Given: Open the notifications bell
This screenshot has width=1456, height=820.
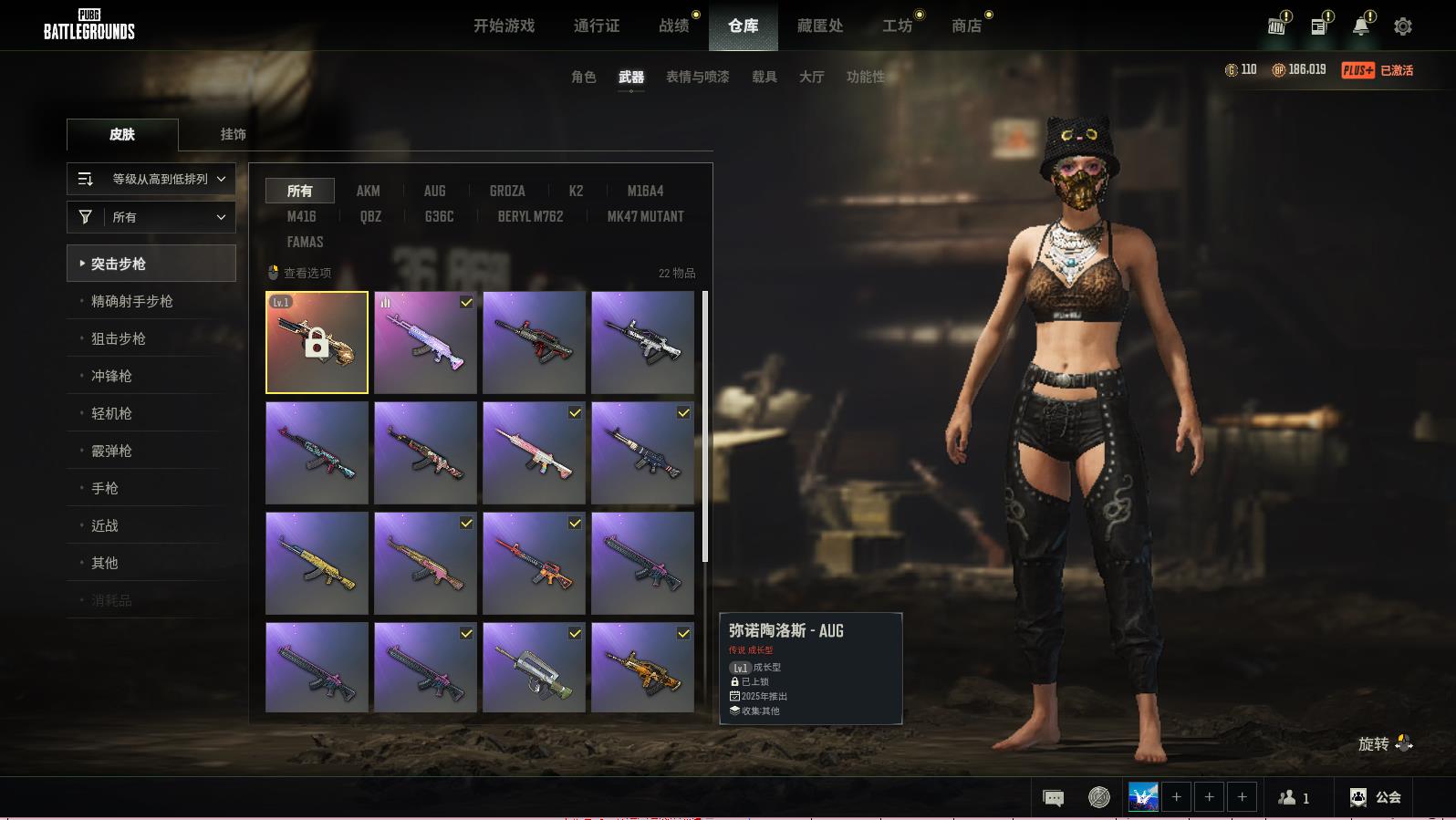Looking at the screenshot, I should [x=1360, y=26].
